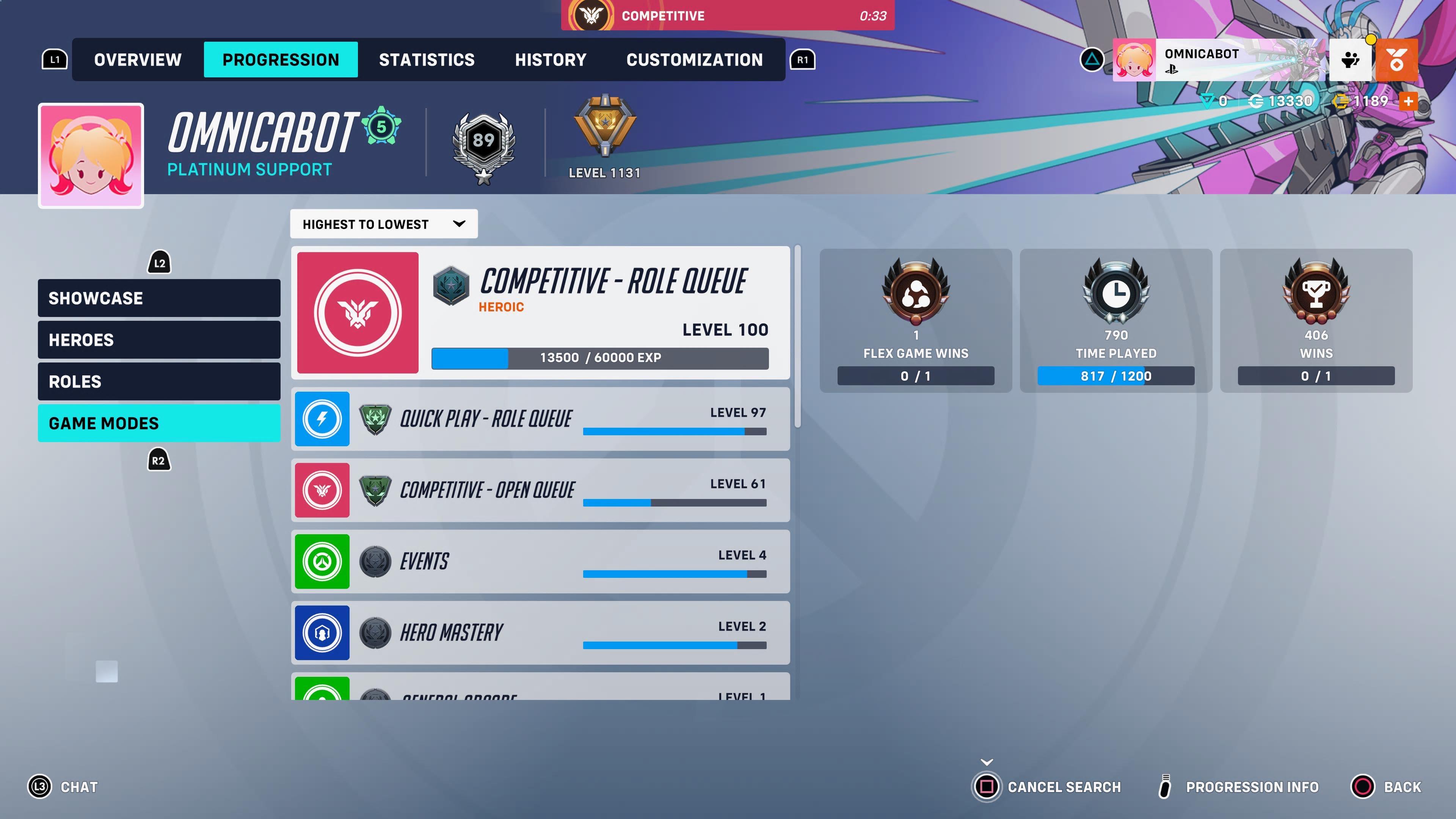Image resolution: width=1456 pixels, height=819 pixels.
Task: Select the Competitive - Open Queue icon
Action: tap(322, 490)
